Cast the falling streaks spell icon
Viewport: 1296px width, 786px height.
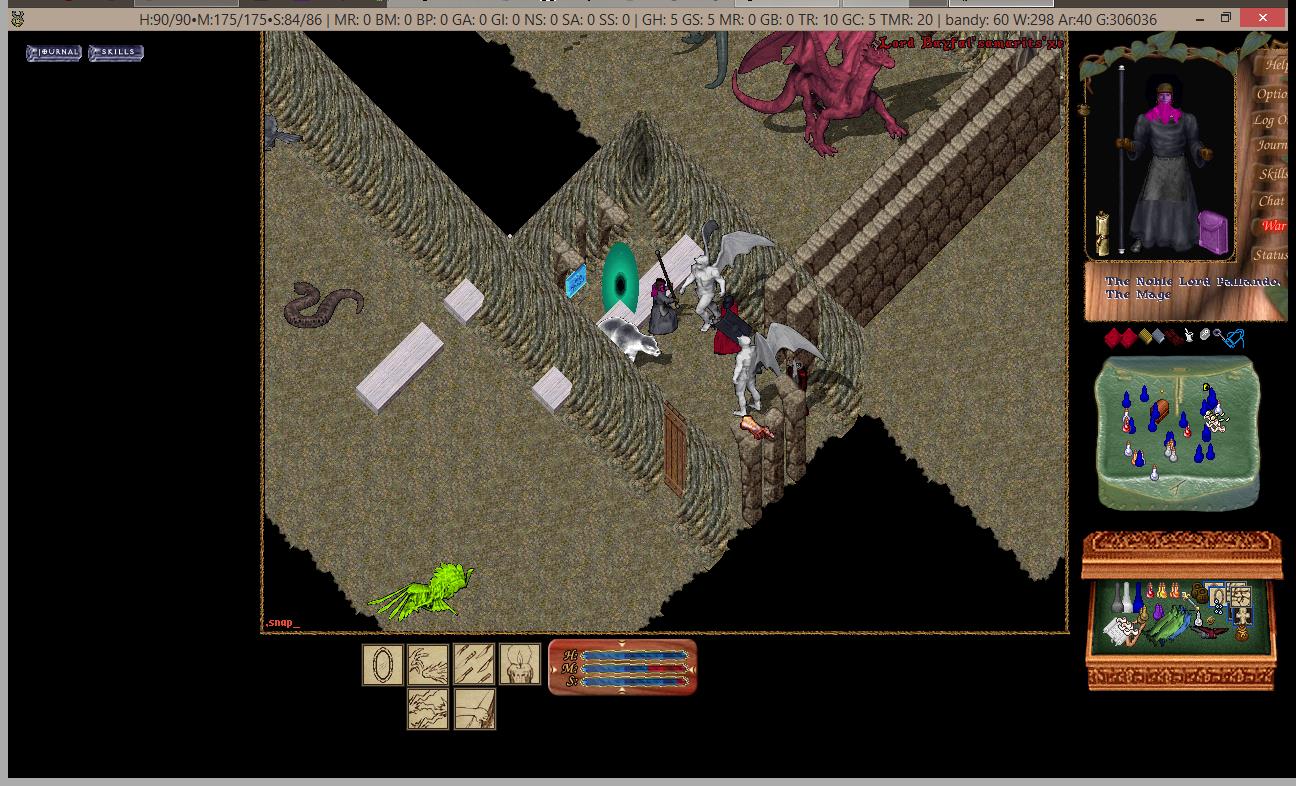pyautogui.click(x=474, y=665)
